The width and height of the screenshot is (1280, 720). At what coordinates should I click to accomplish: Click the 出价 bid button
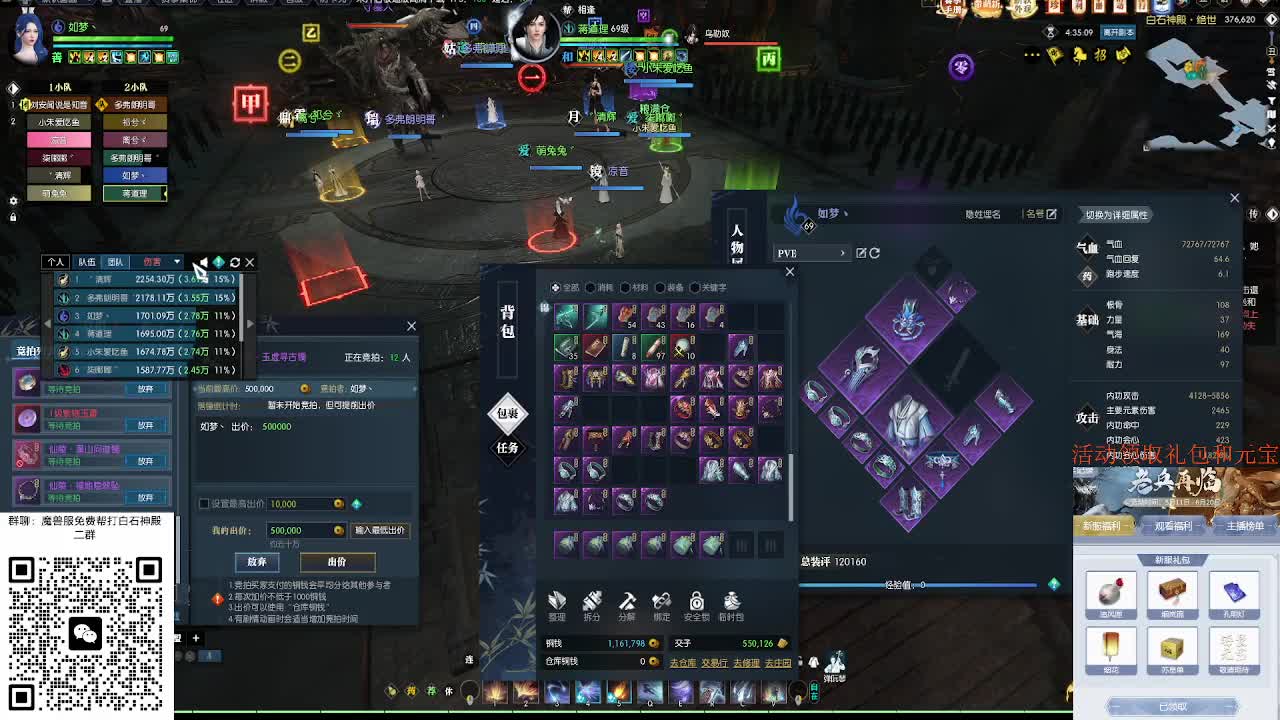click(x=337, y=562)
